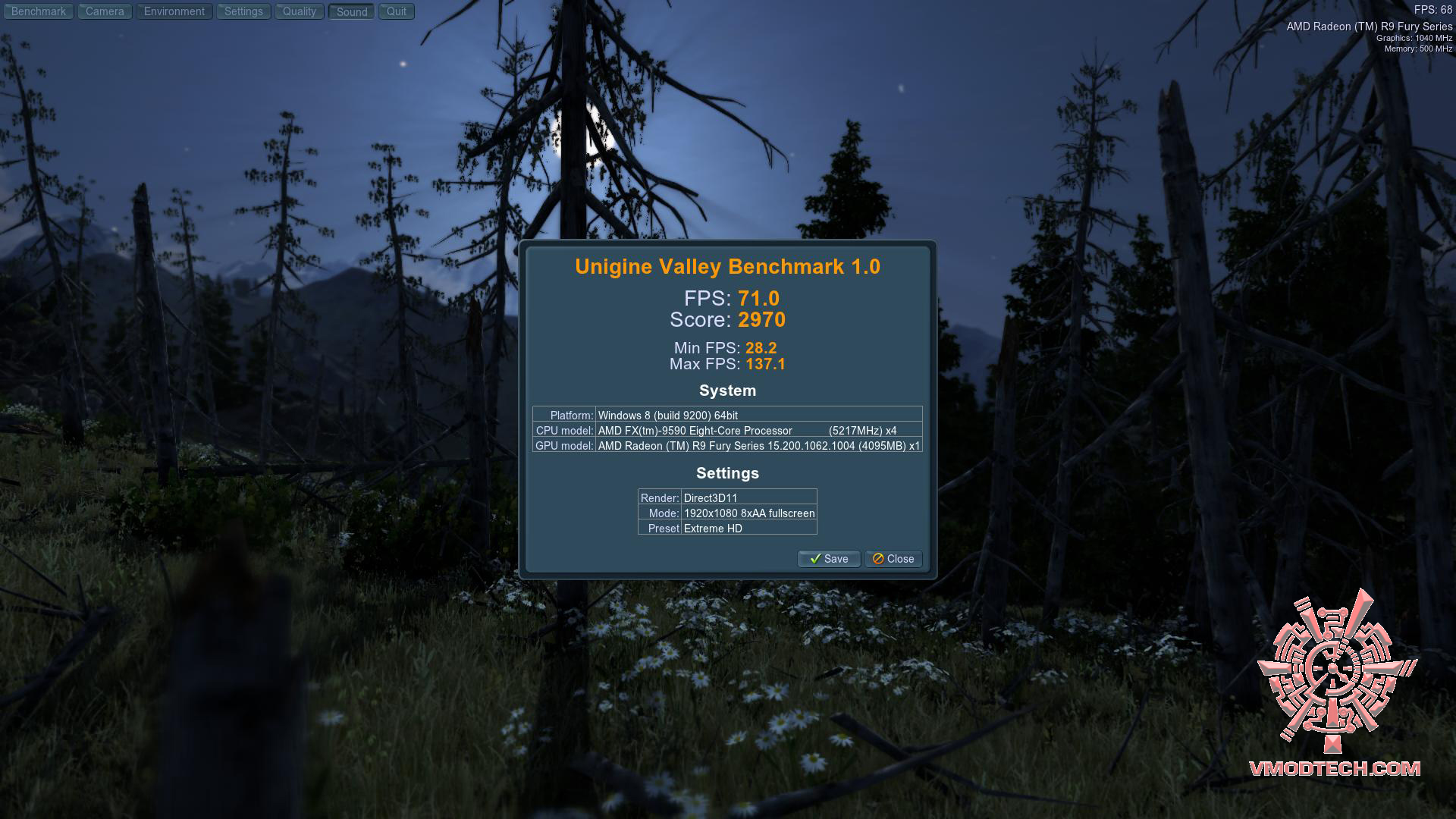
Task: Toggle the Sound button
Action: [350, 11]
